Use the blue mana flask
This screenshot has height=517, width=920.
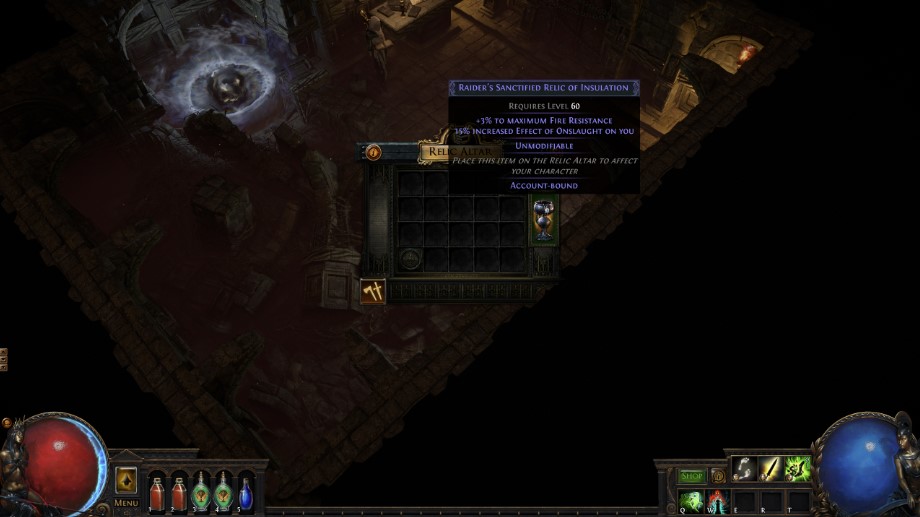(245, 493)
